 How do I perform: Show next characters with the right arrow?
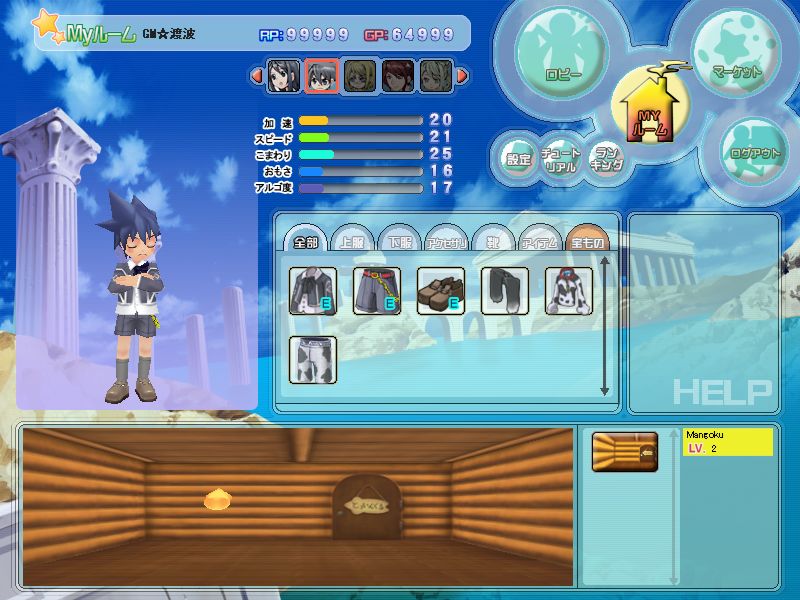click(462, 75)
